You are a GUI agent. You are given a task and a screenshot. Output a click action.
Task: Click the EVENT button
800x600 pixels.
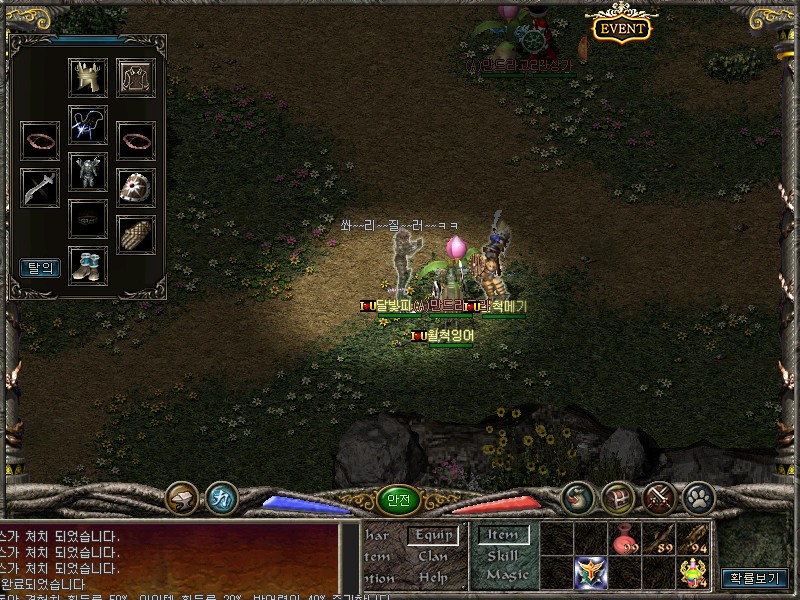[621, 28]
